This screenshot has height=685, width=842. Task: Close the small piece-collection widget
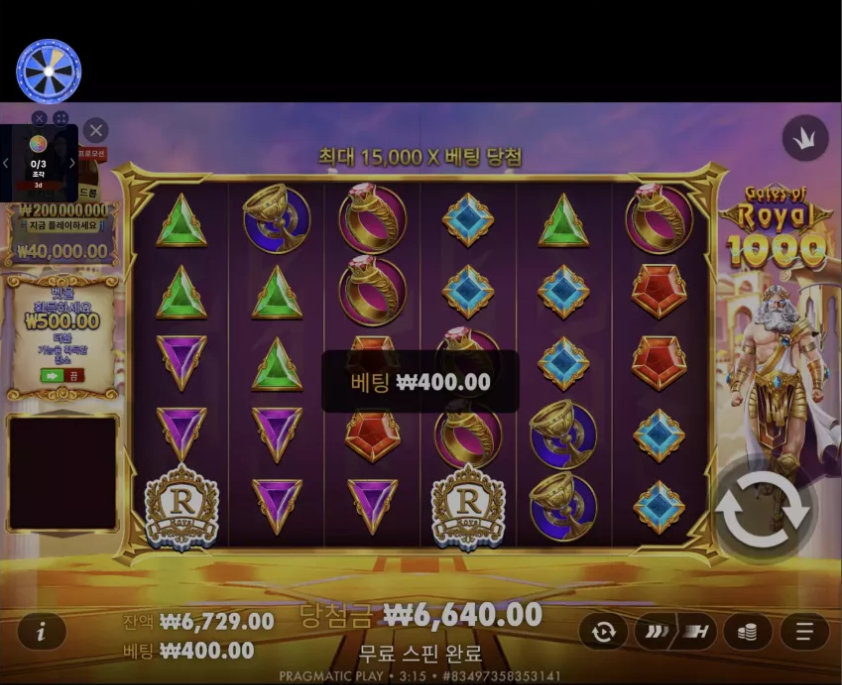[39, 119]
